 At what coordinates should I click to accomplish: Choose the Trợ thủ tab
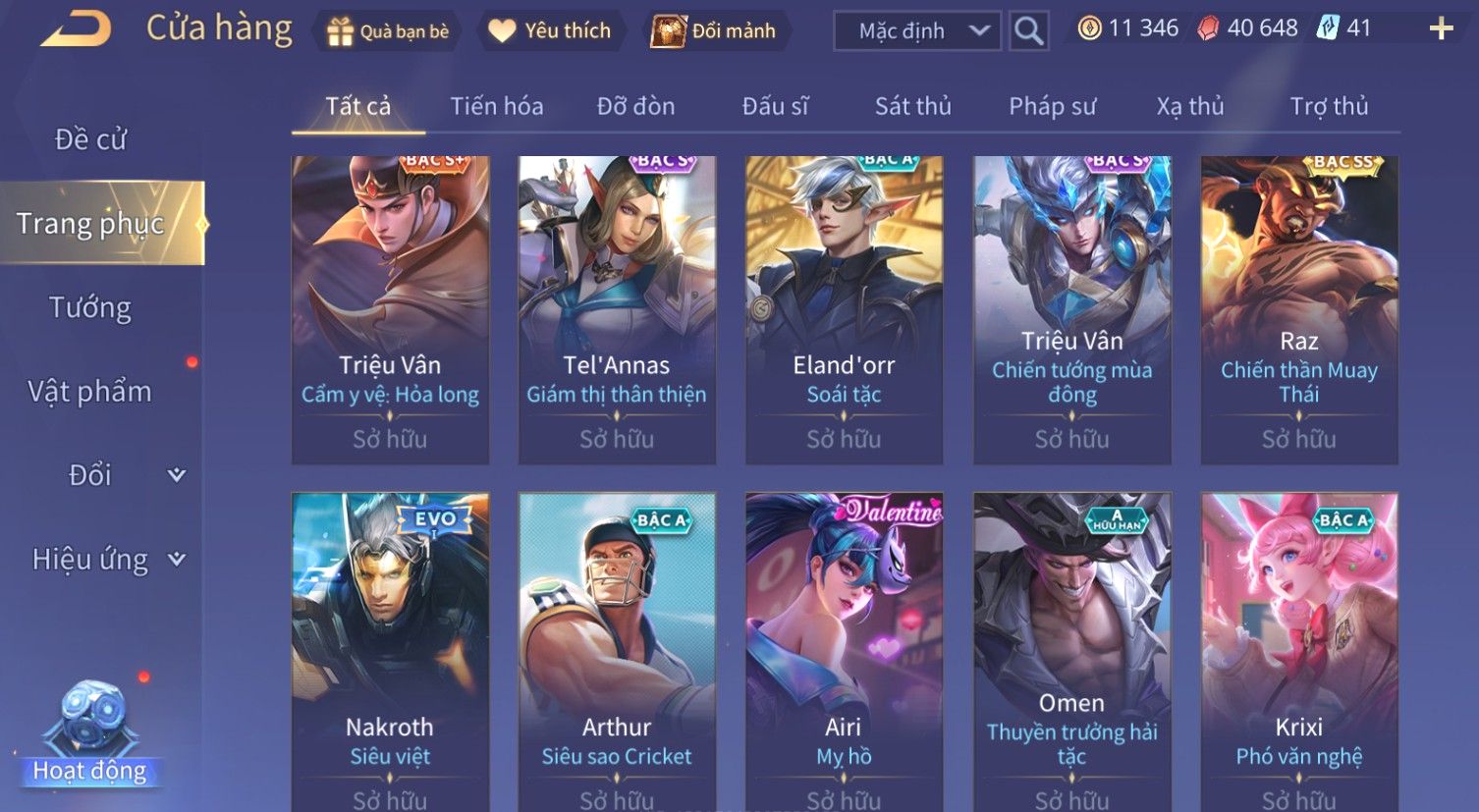[x=1329, y=106]
